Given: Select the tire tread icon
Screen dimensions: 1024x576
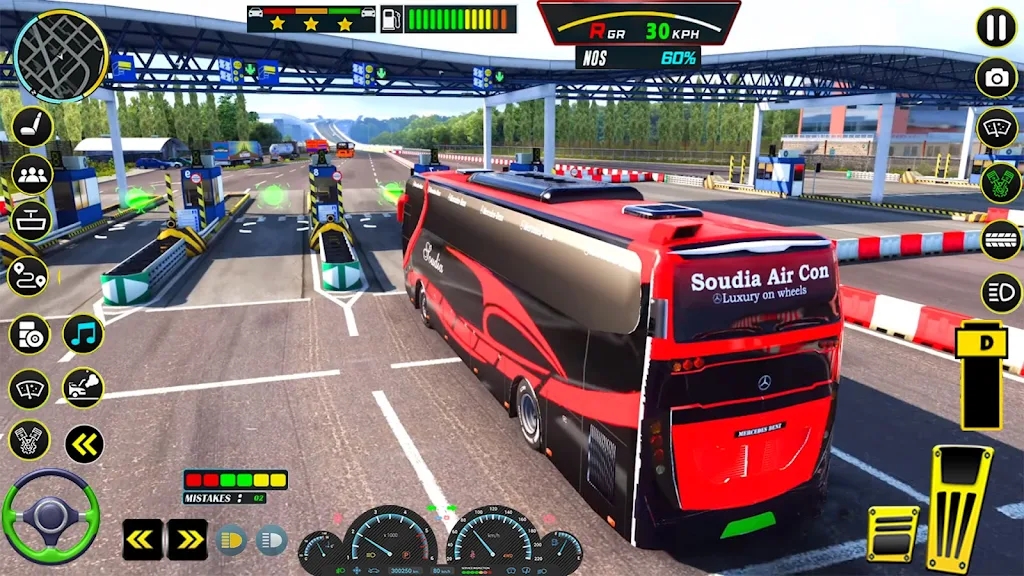Looking at the screenshot, I should click(x=1000, y=240).
